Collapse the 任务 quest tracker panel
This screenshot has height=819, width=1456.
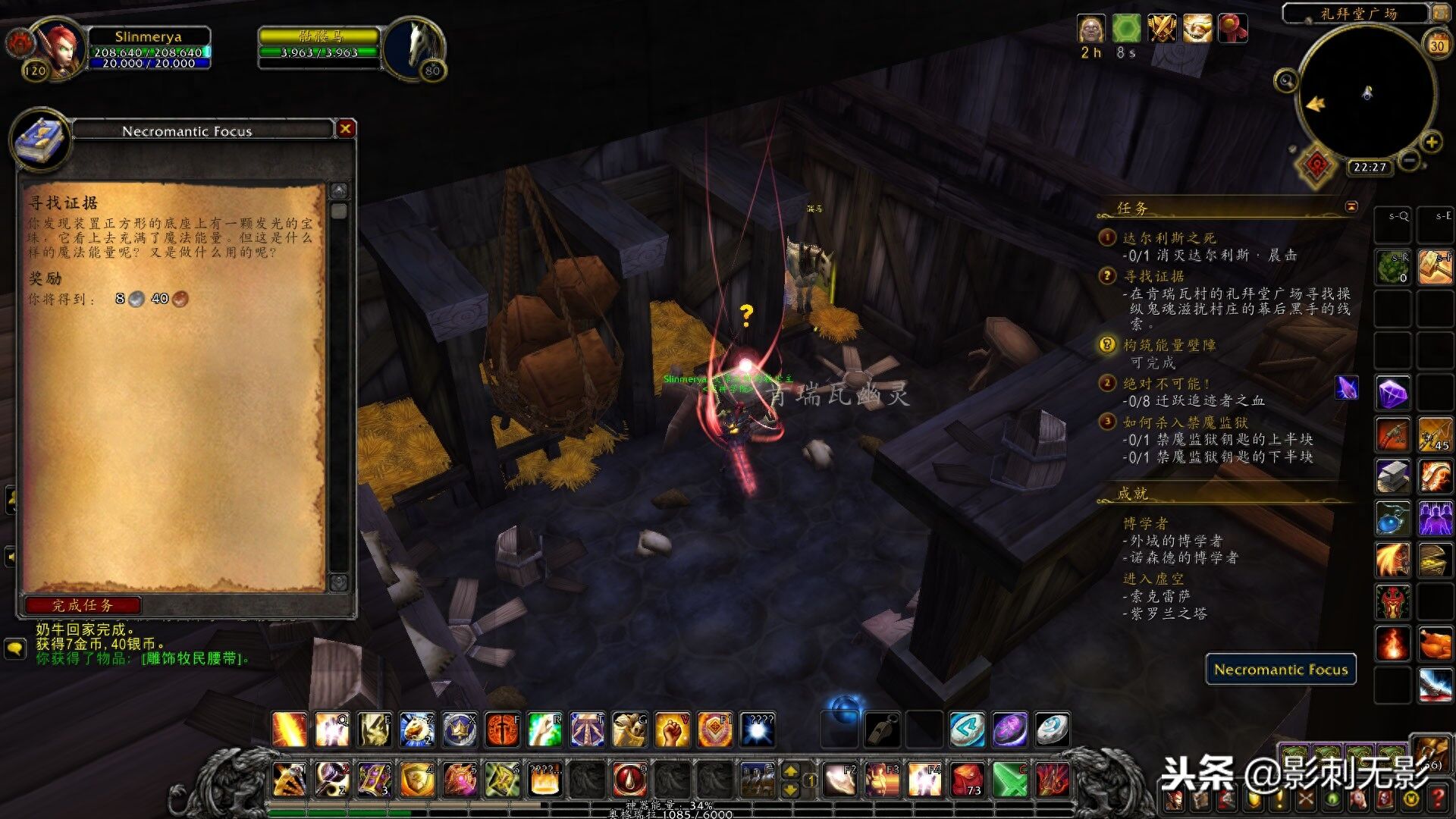tap(1351, 206)
